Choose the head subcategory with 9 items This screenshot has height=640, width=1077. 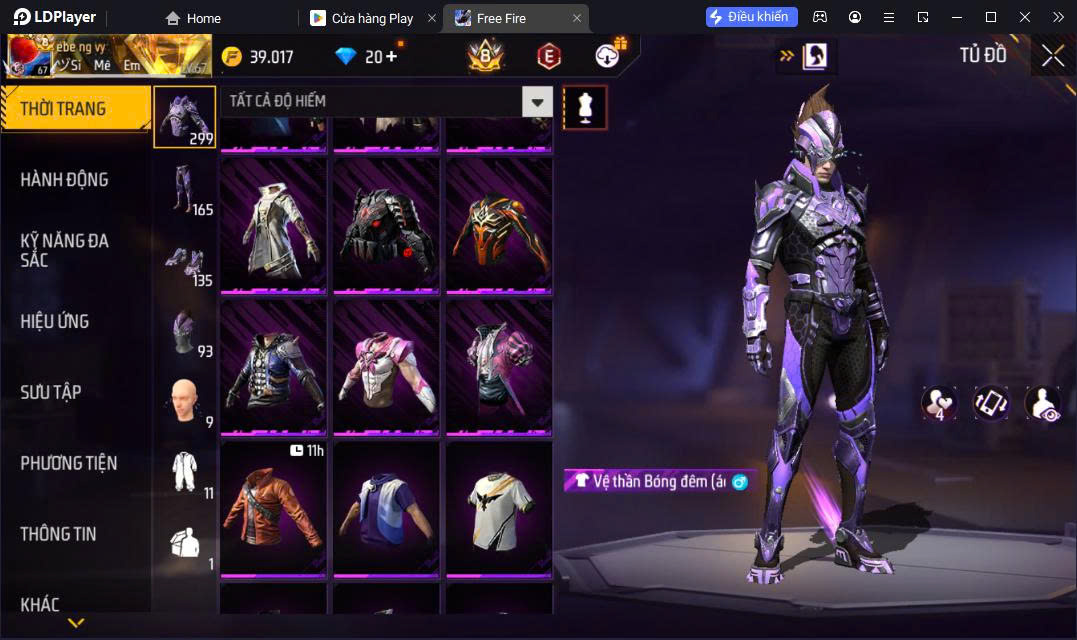[184, 402]
